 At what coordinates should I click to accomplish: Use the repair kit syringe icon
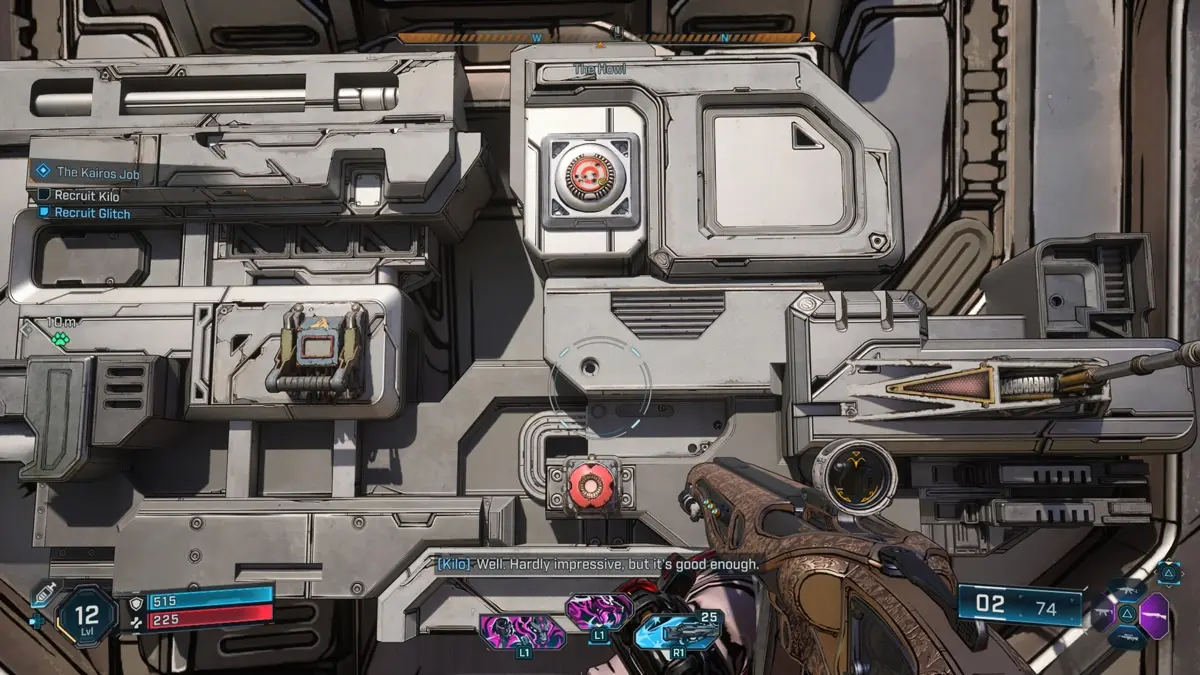pos(41,594)
